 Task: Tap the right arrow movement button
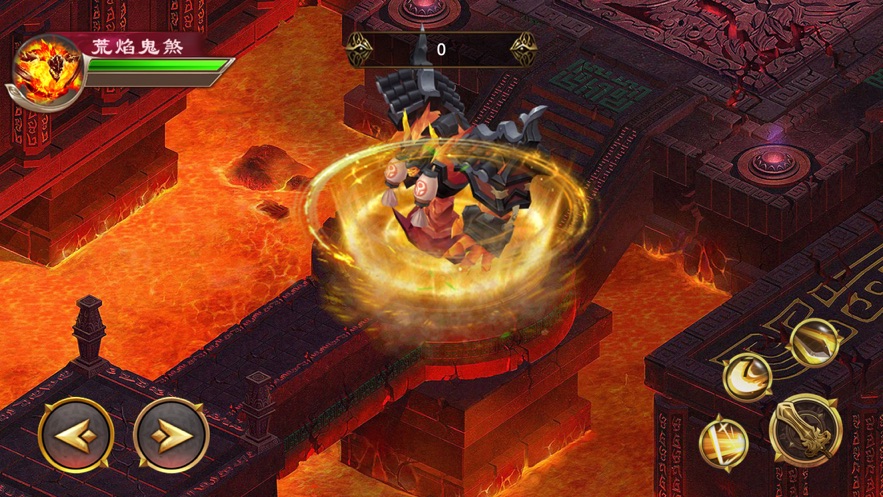click(x=171, y=435)
